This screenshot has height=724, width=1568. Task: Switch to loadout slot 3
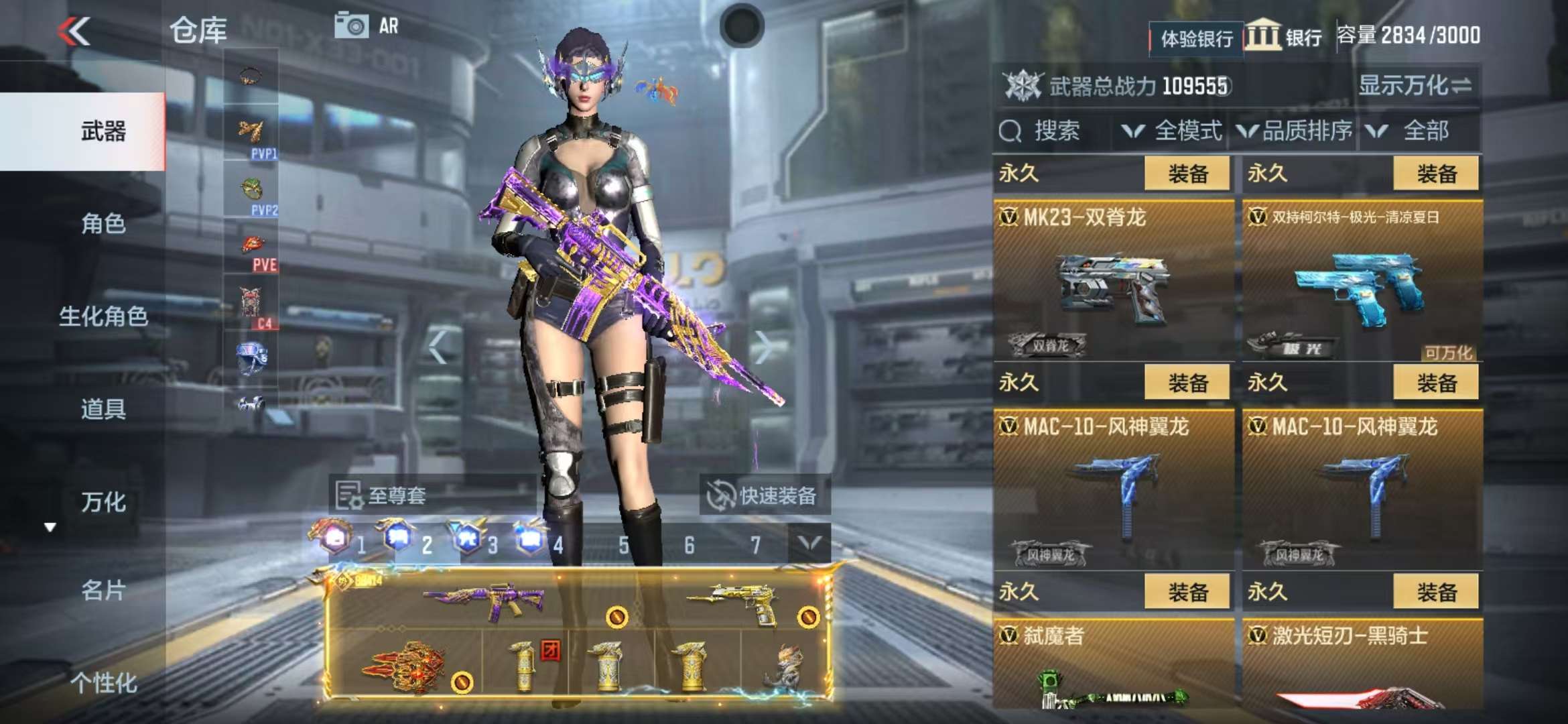pyautogui.click(x=476, y=542)
